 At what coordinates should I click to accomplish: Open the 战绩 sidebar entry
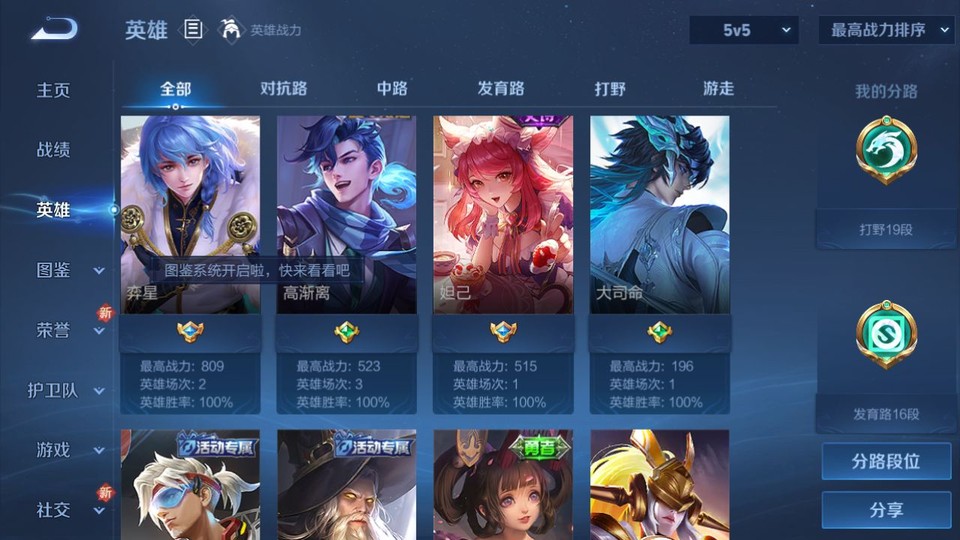click(x=54, y=150)
